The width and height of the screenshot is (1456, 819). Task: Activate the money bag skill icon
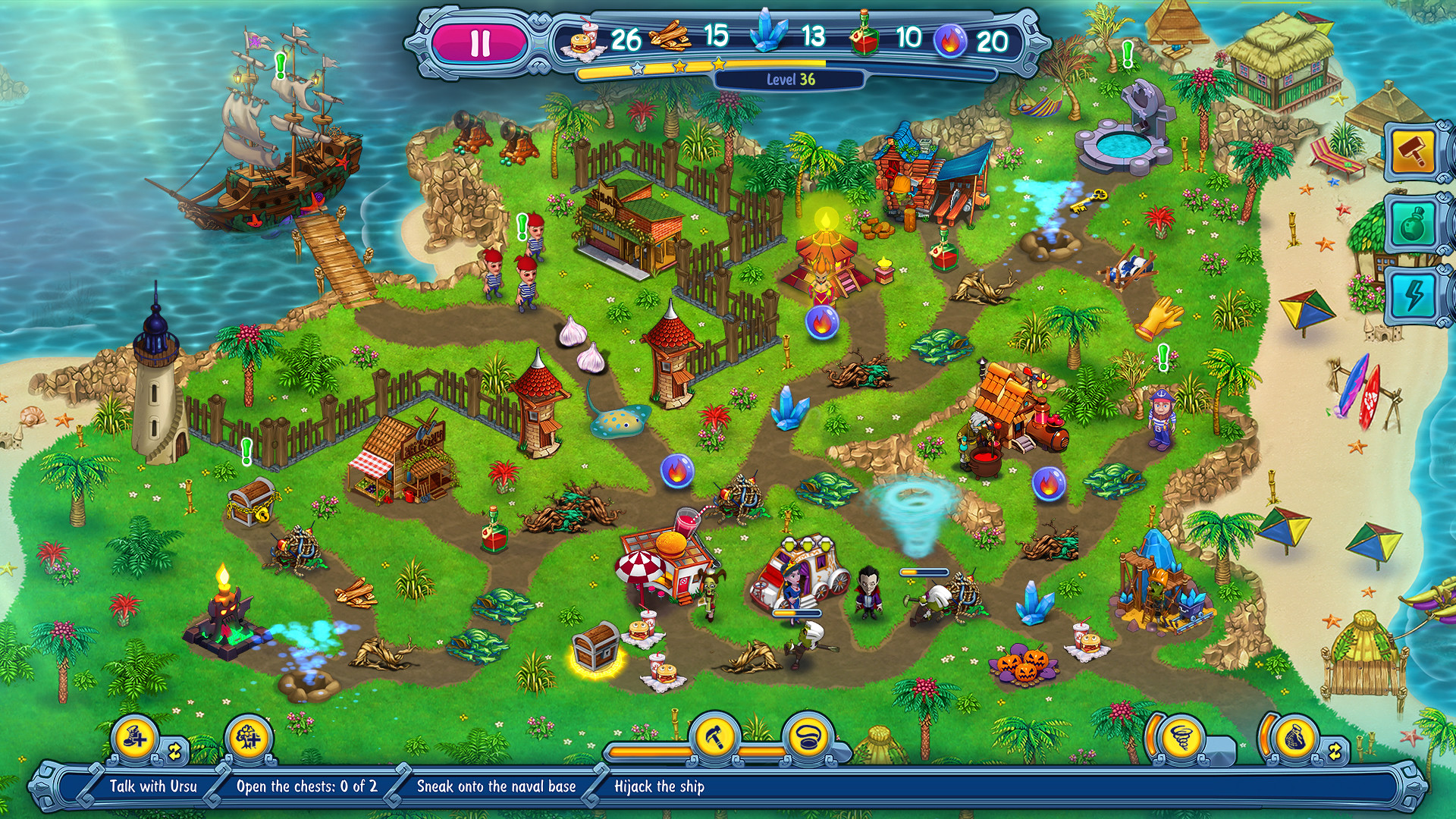coord(1294,737)
